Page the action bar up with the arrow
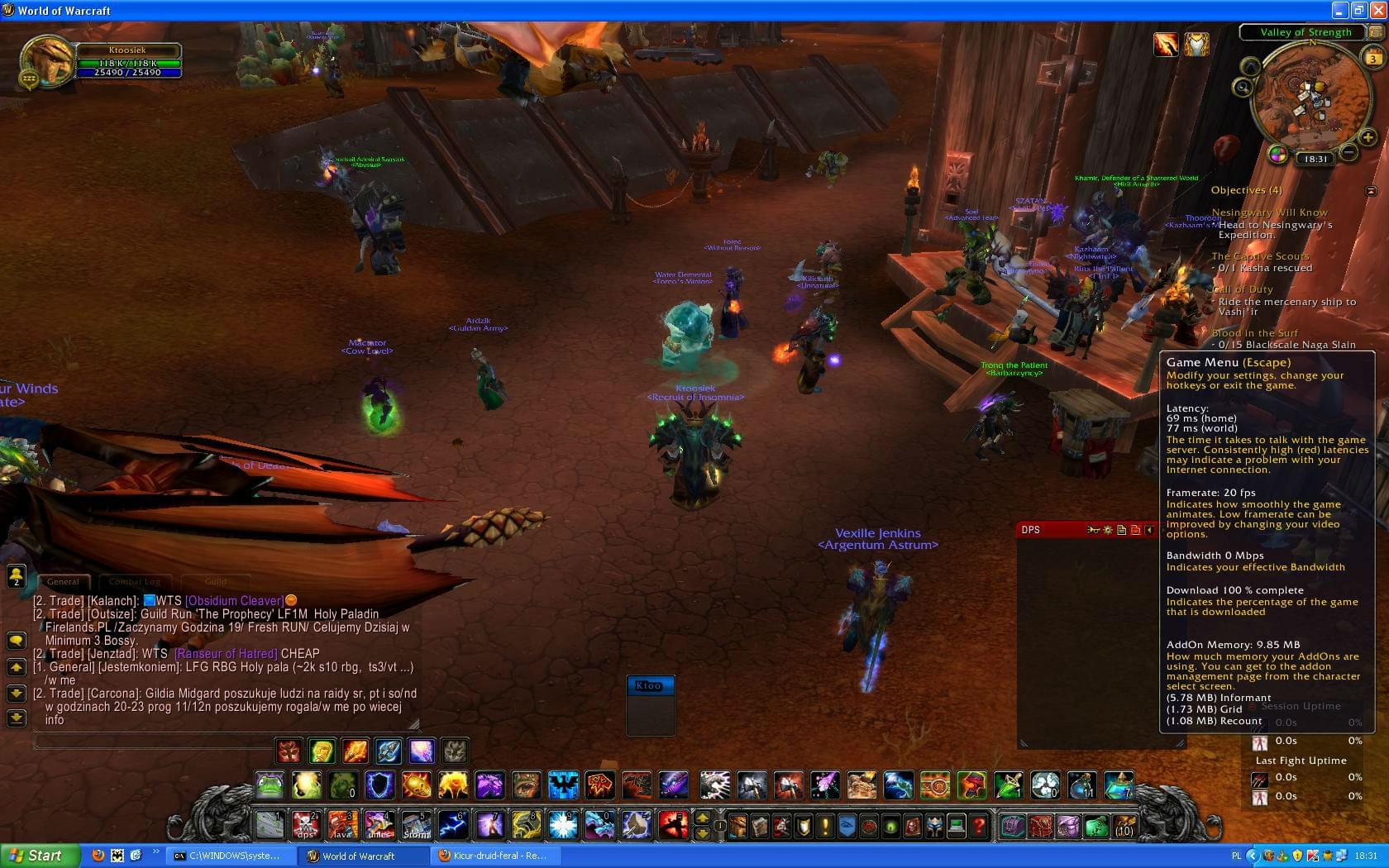This screenshot has width=1389, height=868. 702,817
